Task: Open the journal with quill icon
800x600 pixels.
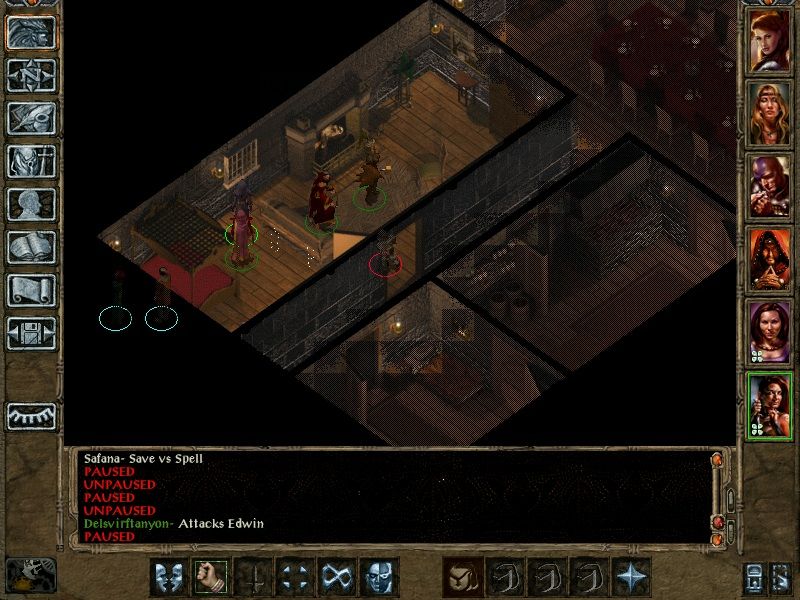Action: pyautogui.click(x=31, y=117)
